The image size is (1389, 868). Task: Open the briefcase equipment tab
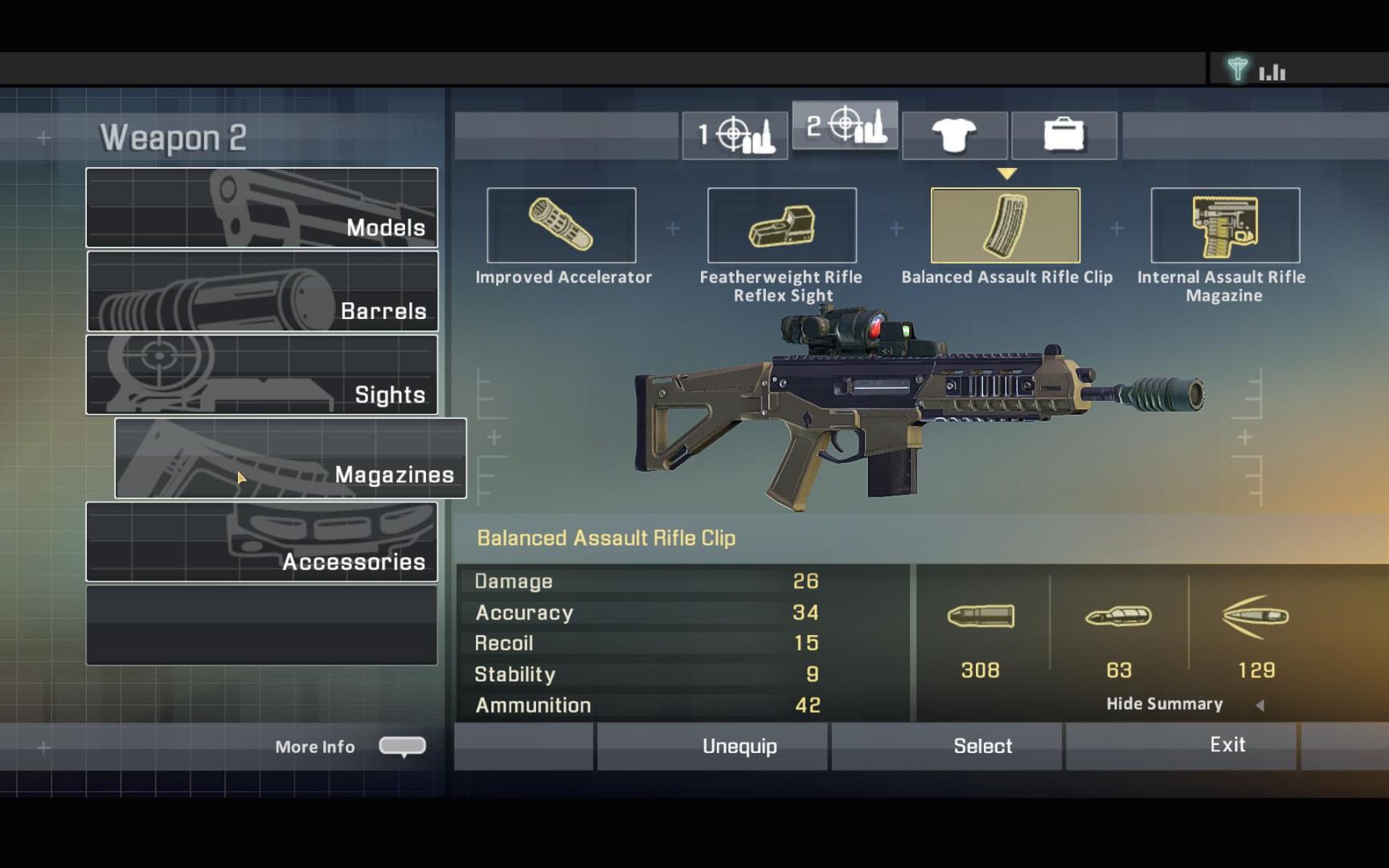click(1063, 135)
